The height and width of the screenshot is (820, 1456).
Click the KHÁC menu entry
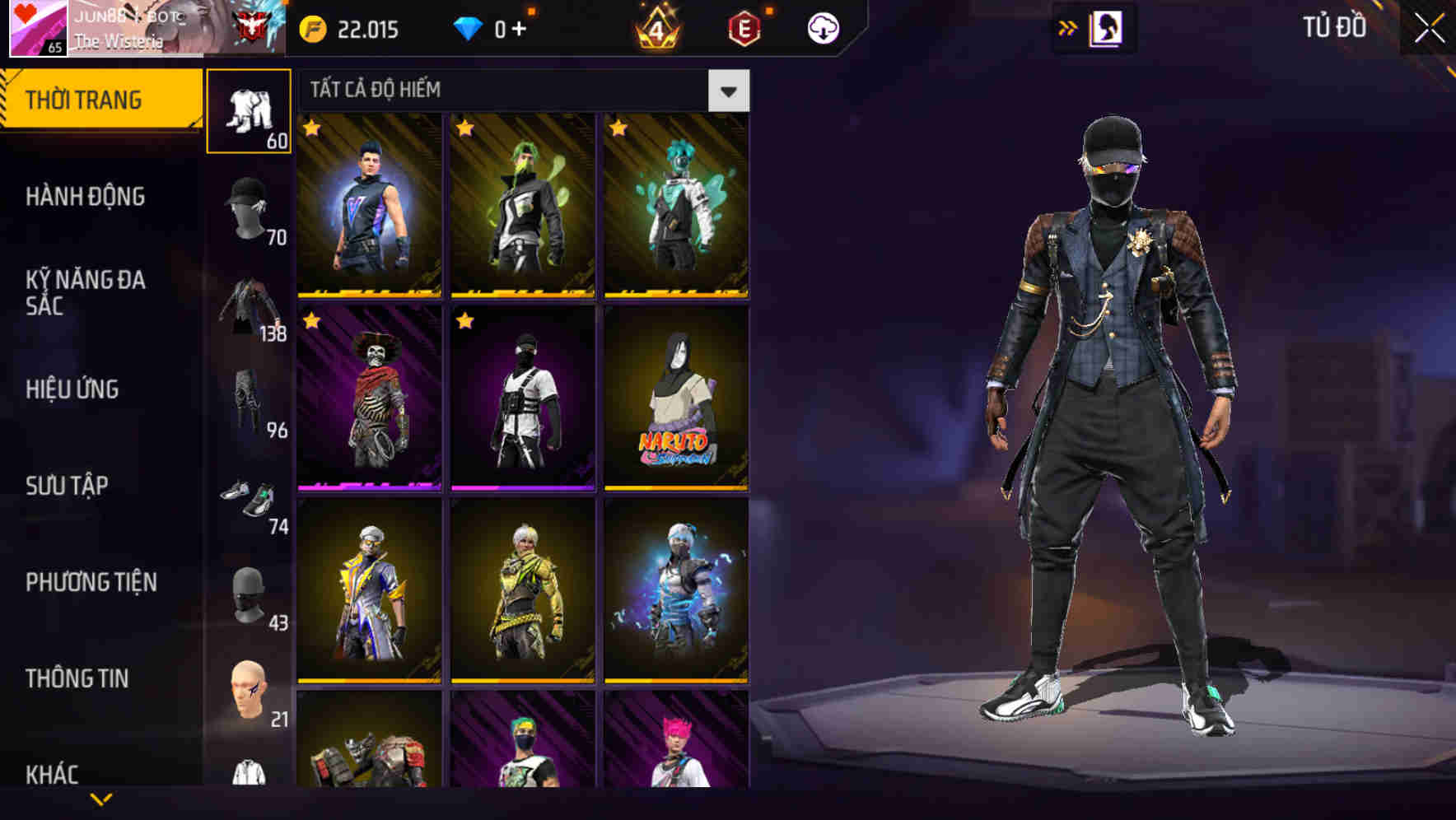click(53, 773)
